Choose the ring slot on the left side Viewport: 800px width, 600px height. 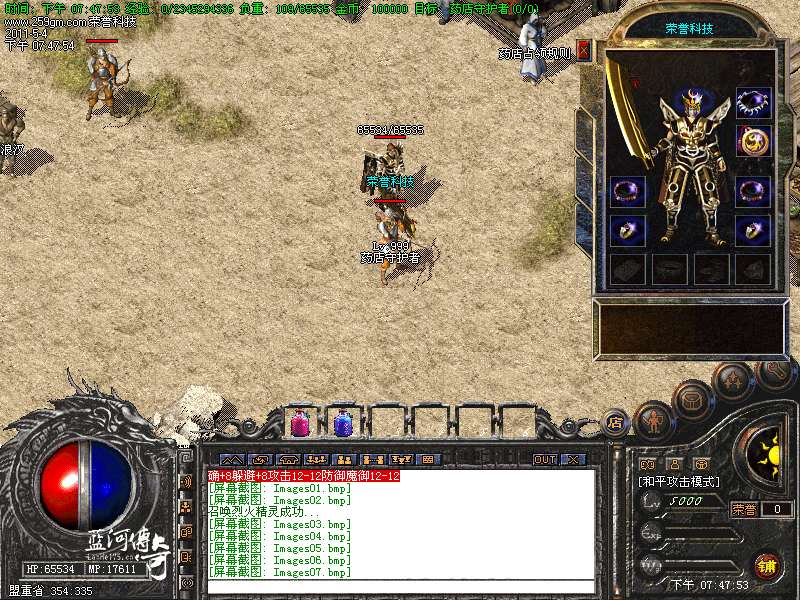[628, 231]
